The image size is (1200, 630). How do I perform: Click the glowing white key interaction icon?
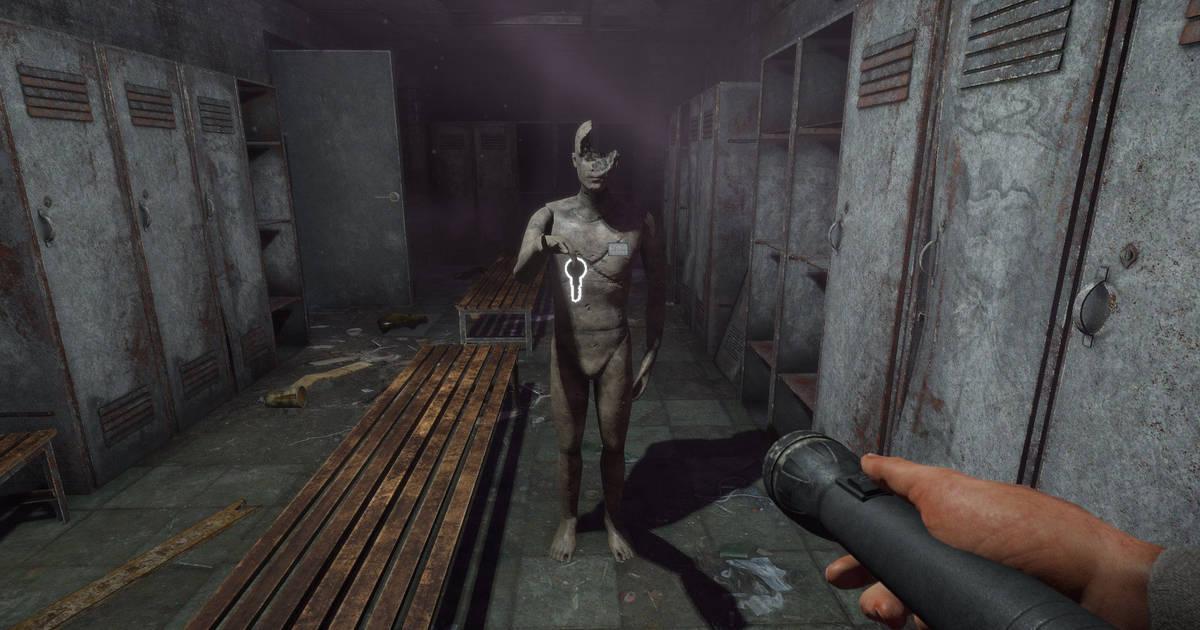[x=576, y=277]
